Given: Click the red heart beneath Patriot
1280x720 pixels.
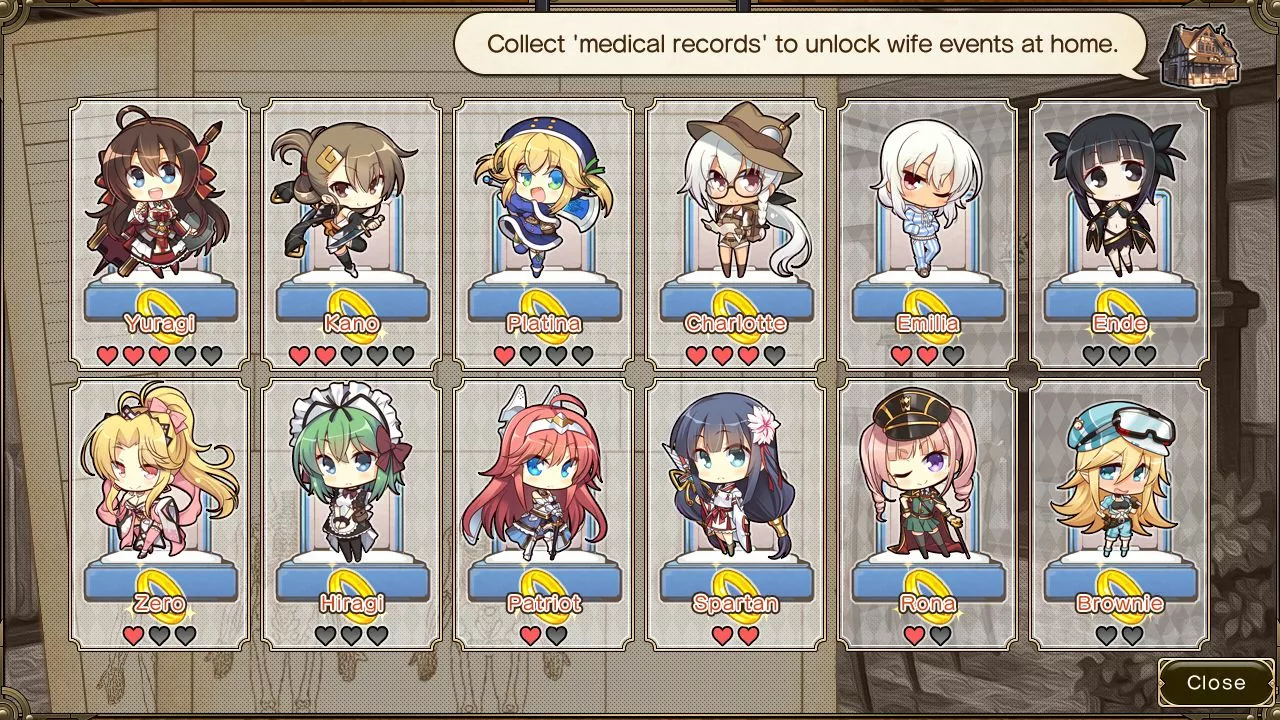Looking at the screenshot, I should 528,634.
